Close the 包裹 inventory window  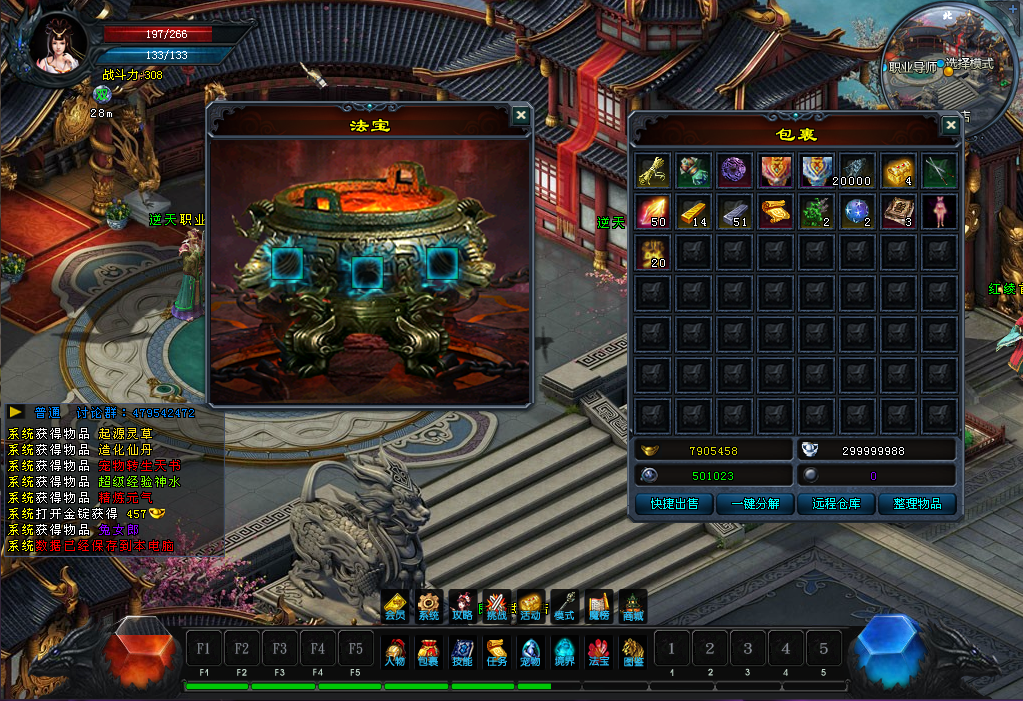pyautogui.click(x=950, y=125)
